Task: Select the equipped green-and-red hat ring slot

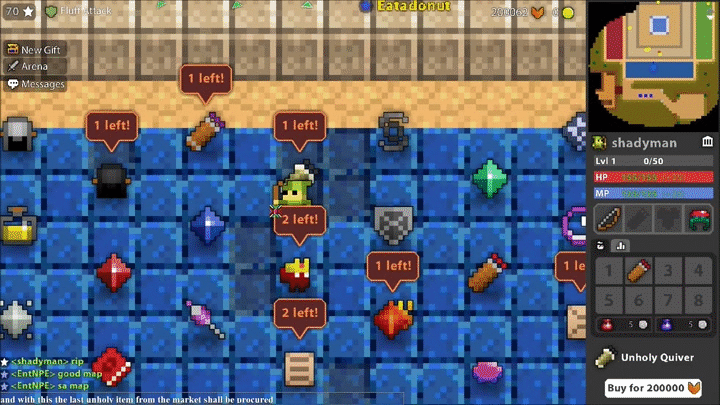Action: [699, 219]
